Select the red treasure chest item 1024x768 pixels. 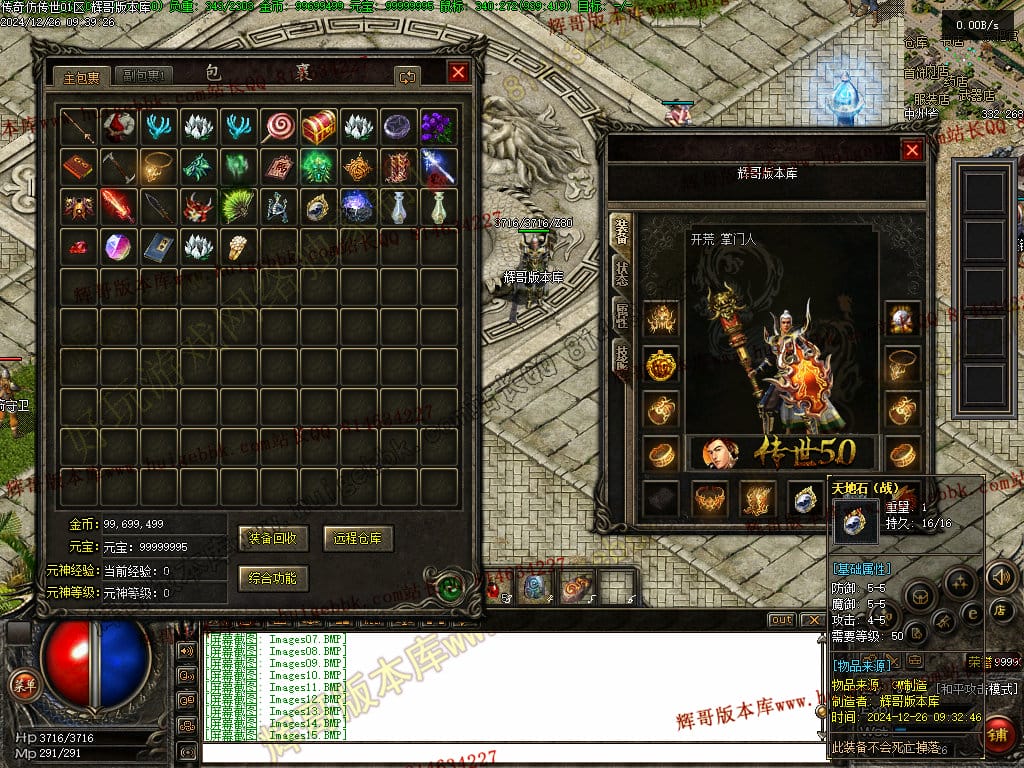[x=318, y=127]
